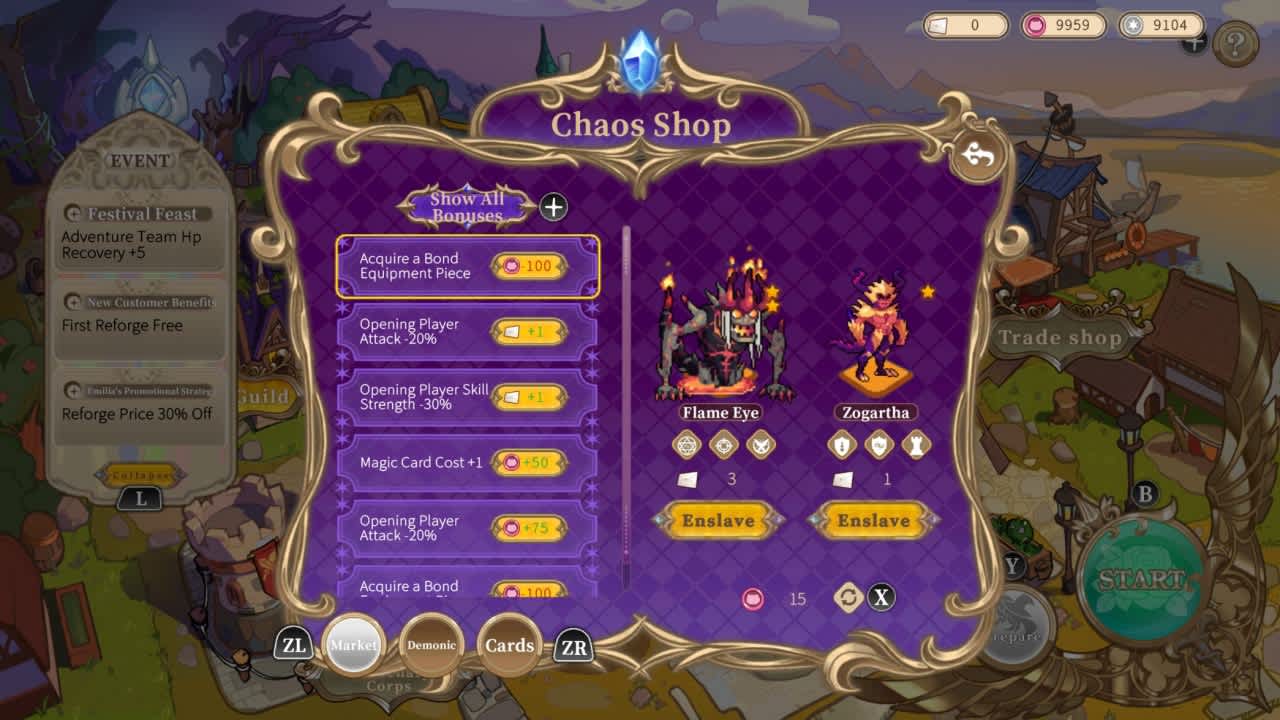
Task: Open the Cards tab
Action: click(510, 645)
